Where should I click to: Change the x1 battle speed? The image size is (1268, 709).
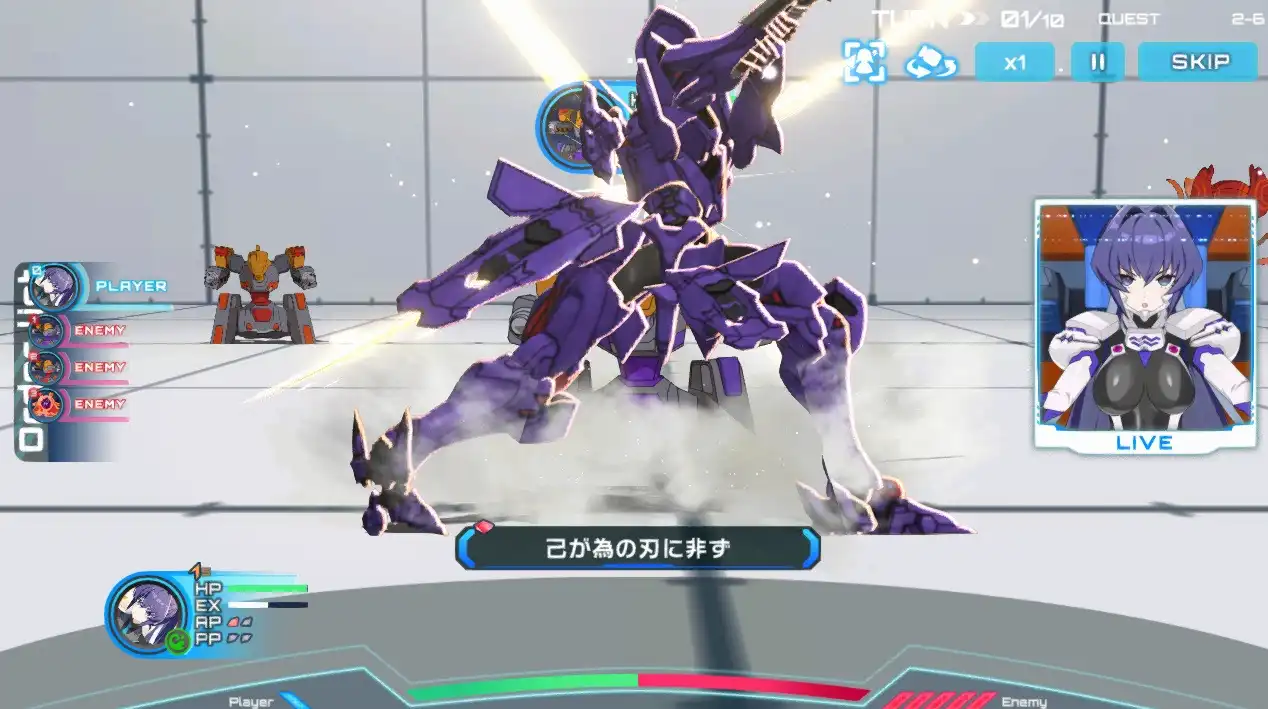(1014, 62)
